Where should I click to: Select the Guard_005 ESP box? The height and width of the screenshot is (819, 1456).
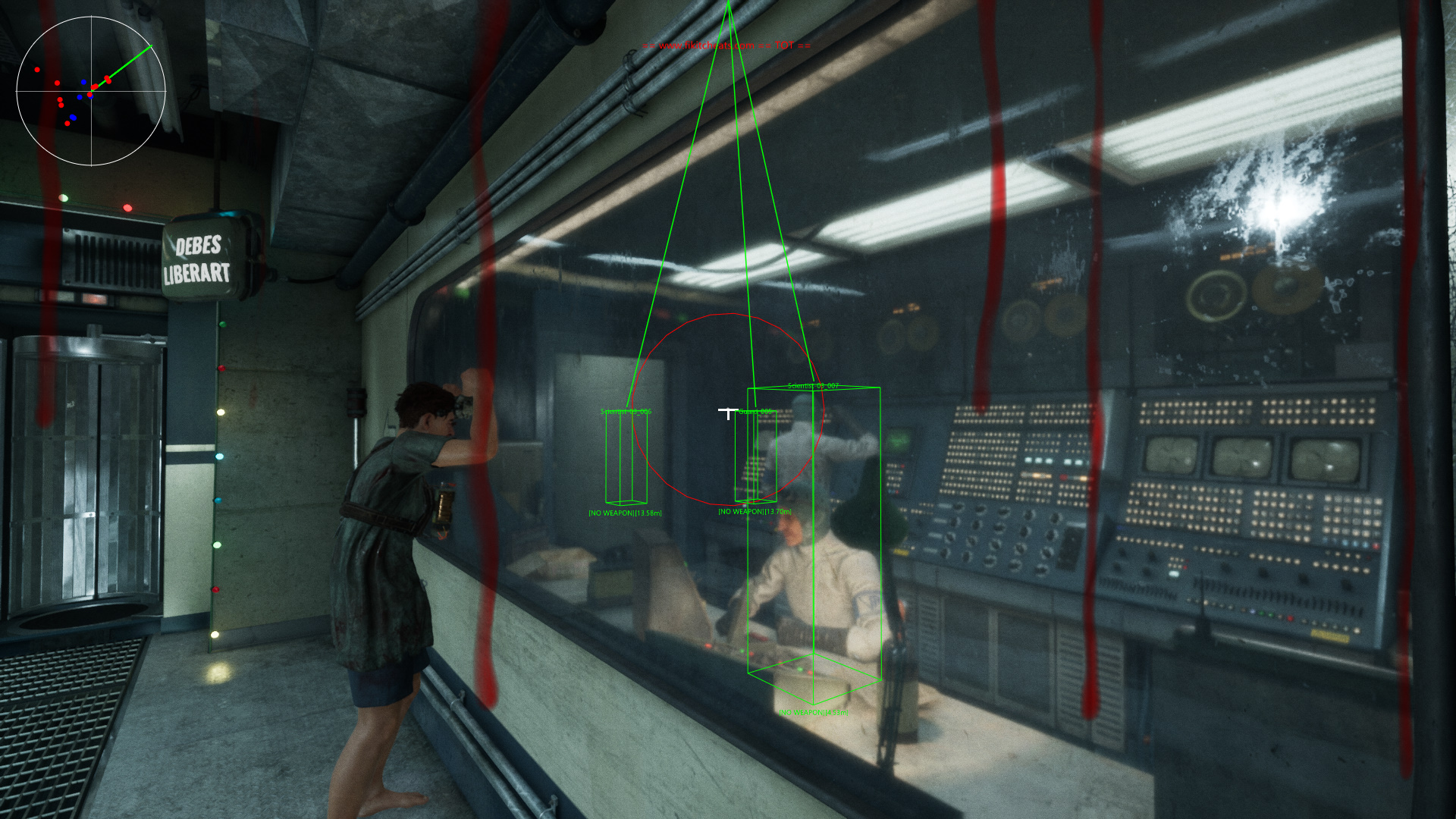(x=755, y=455)
